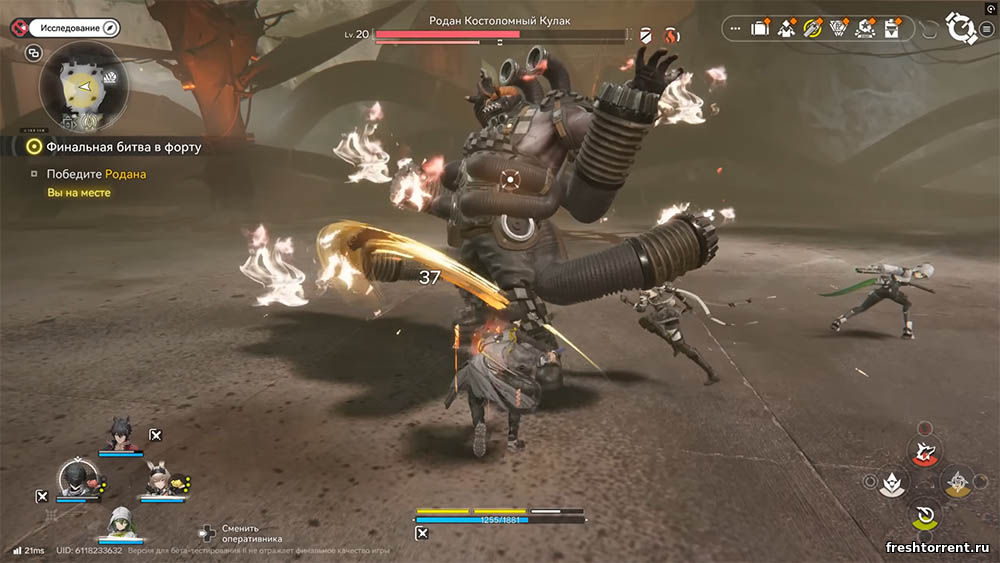Open the circular minimap
Image resolution: width=1000 pixels, height=563 pixels.
coord(82,85)
